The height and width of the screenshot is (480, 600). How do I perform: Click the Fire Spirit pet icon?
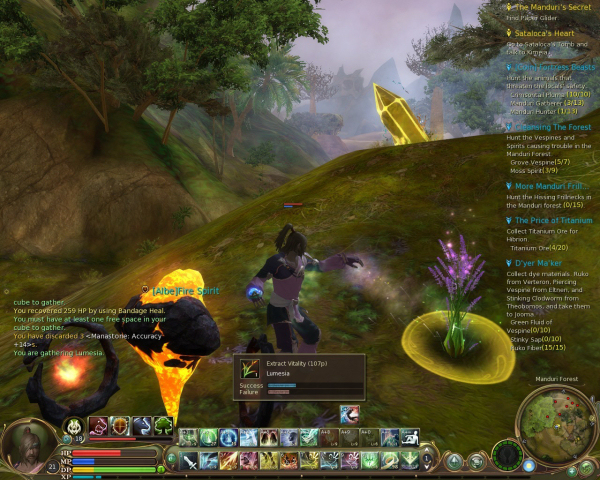[72, 426]
